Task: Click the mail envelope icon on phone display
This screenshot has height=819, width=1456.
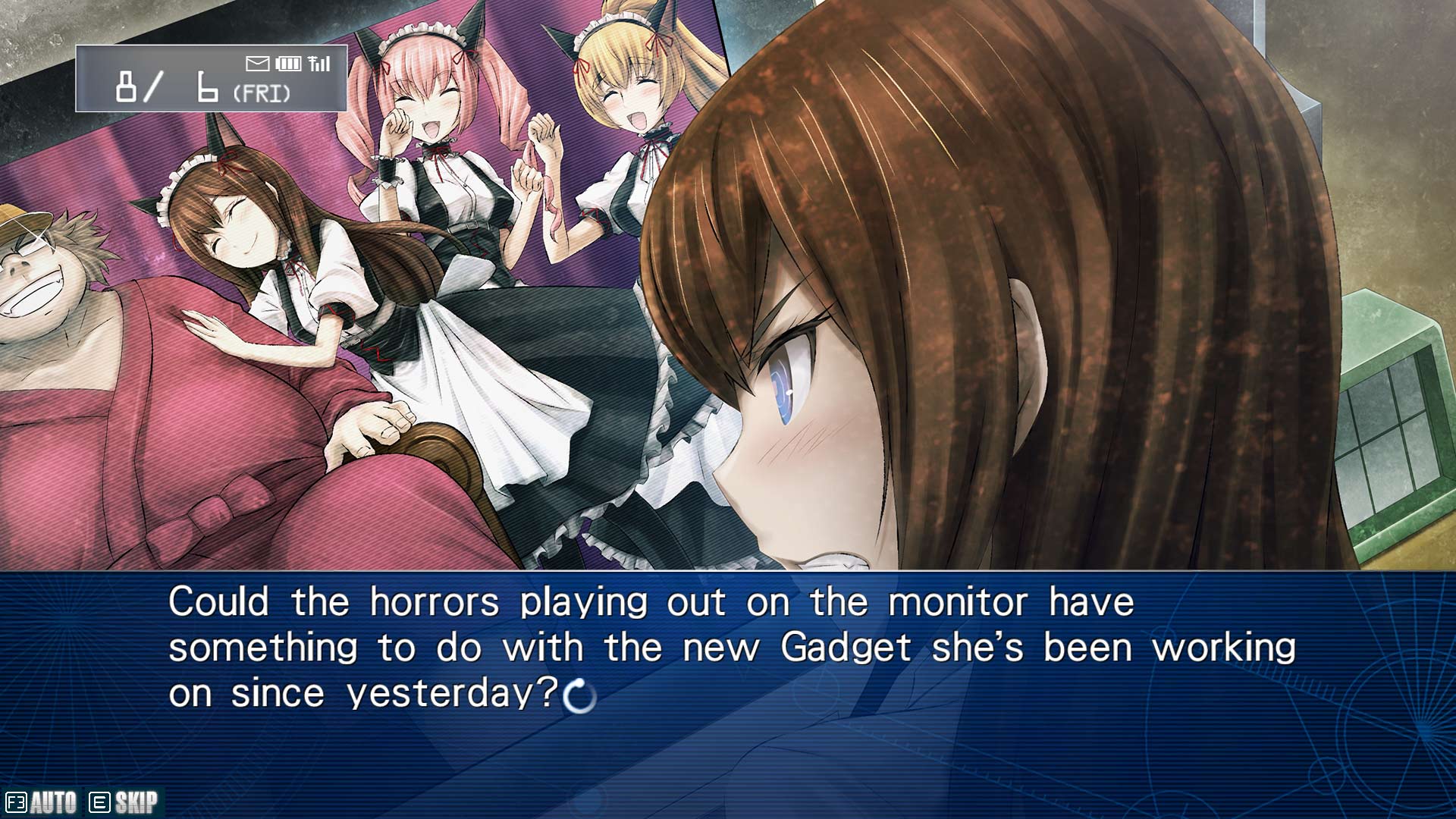Action: 258,62
